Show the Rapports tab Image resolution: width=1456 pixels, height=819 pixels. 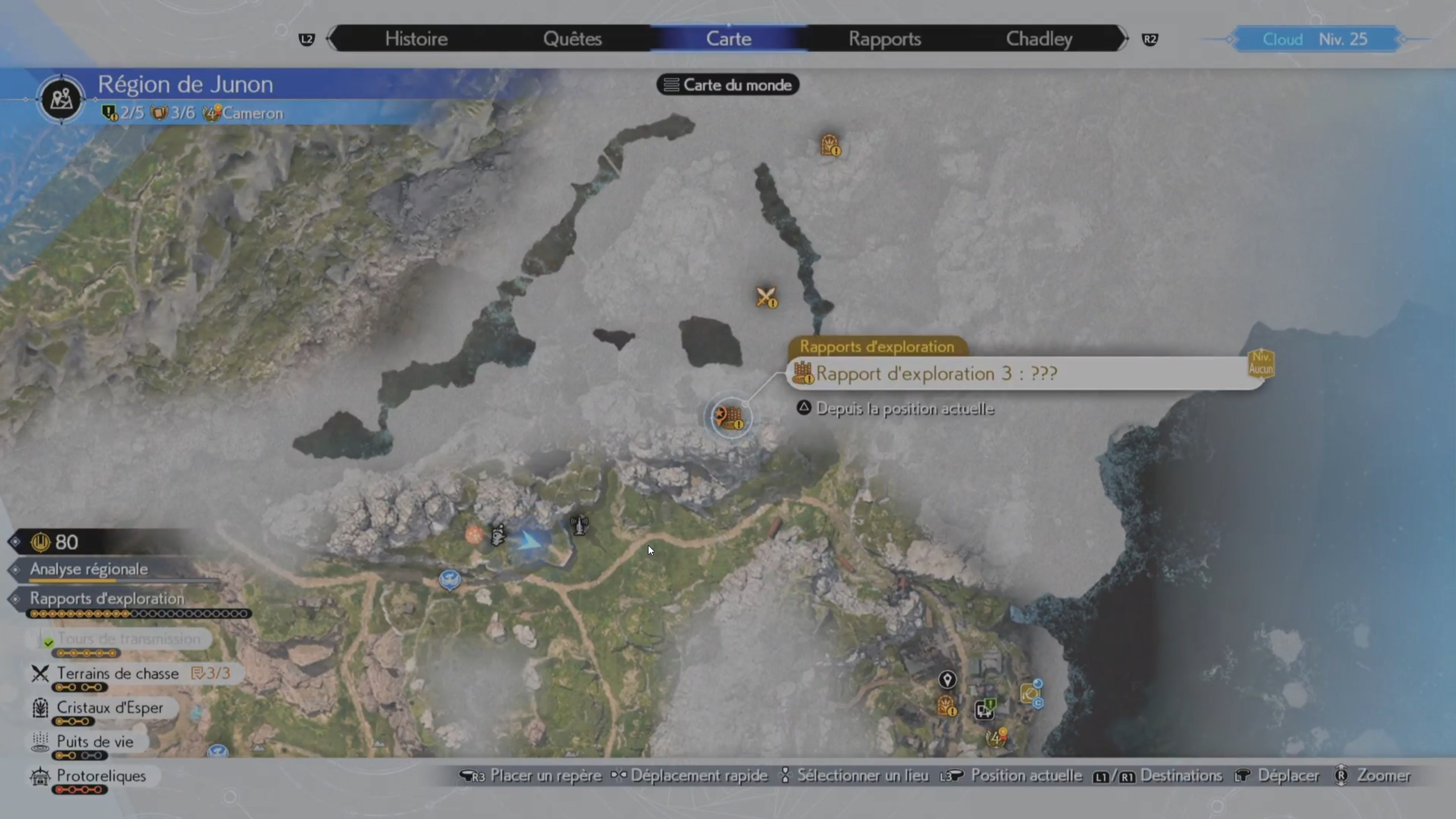click(885, 39)
